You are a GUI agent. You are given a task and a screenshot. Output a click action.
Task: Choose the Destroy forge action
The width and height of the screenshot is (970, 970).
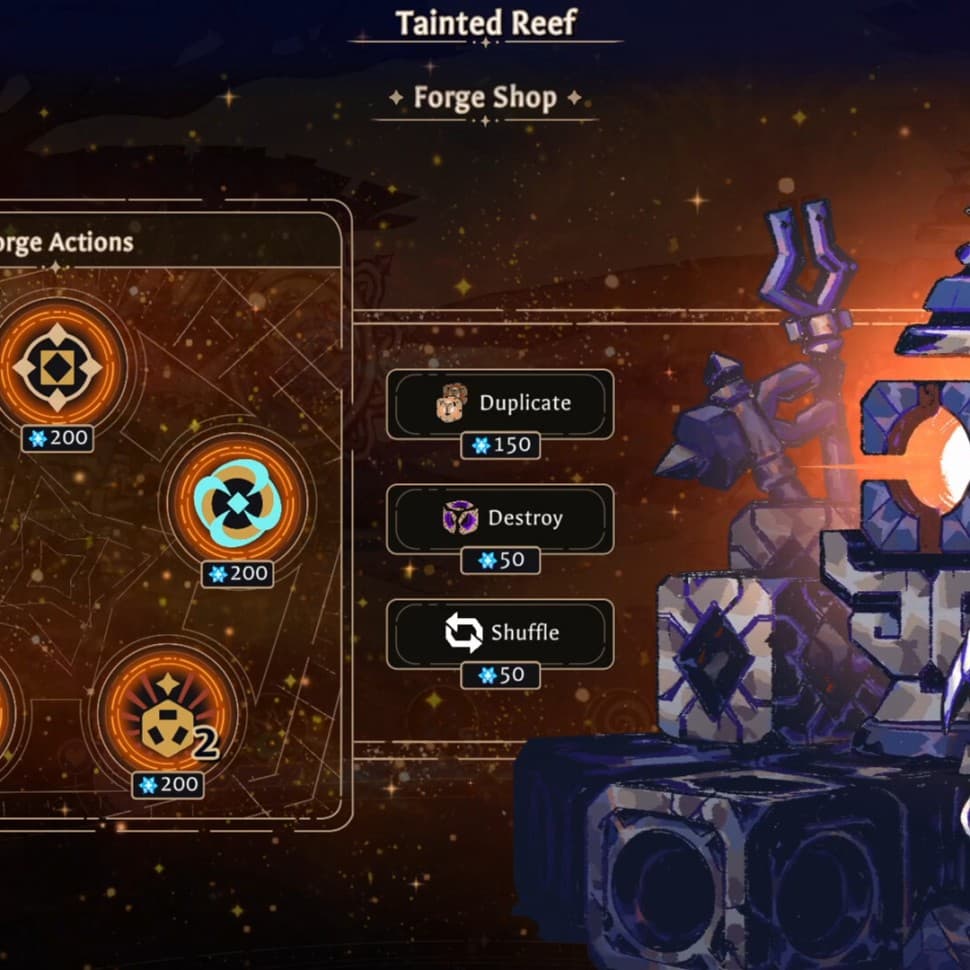pos(500,518)
